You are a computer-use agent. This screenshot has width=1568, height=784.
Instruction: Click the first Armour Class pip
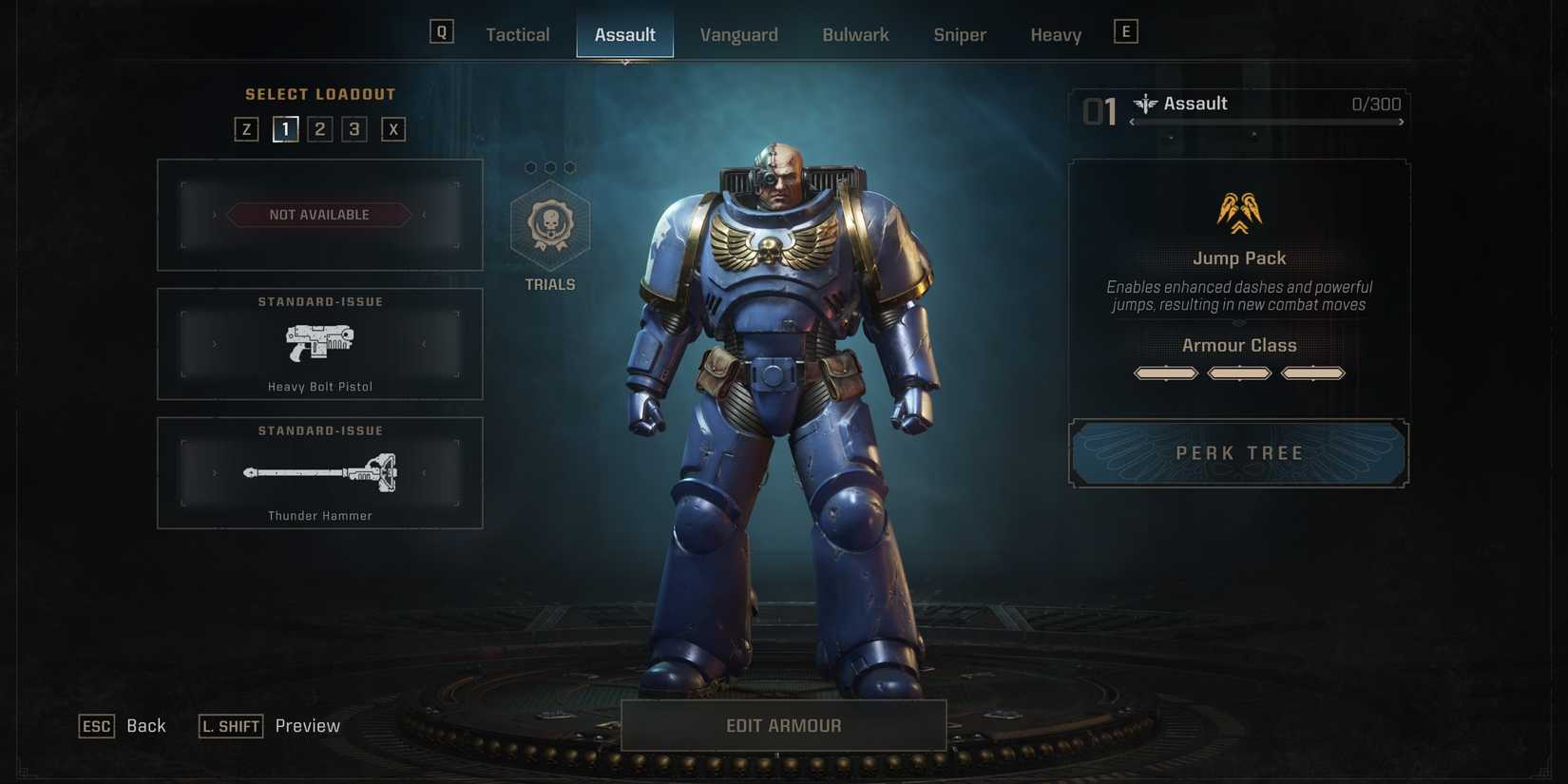(1165, 373)
